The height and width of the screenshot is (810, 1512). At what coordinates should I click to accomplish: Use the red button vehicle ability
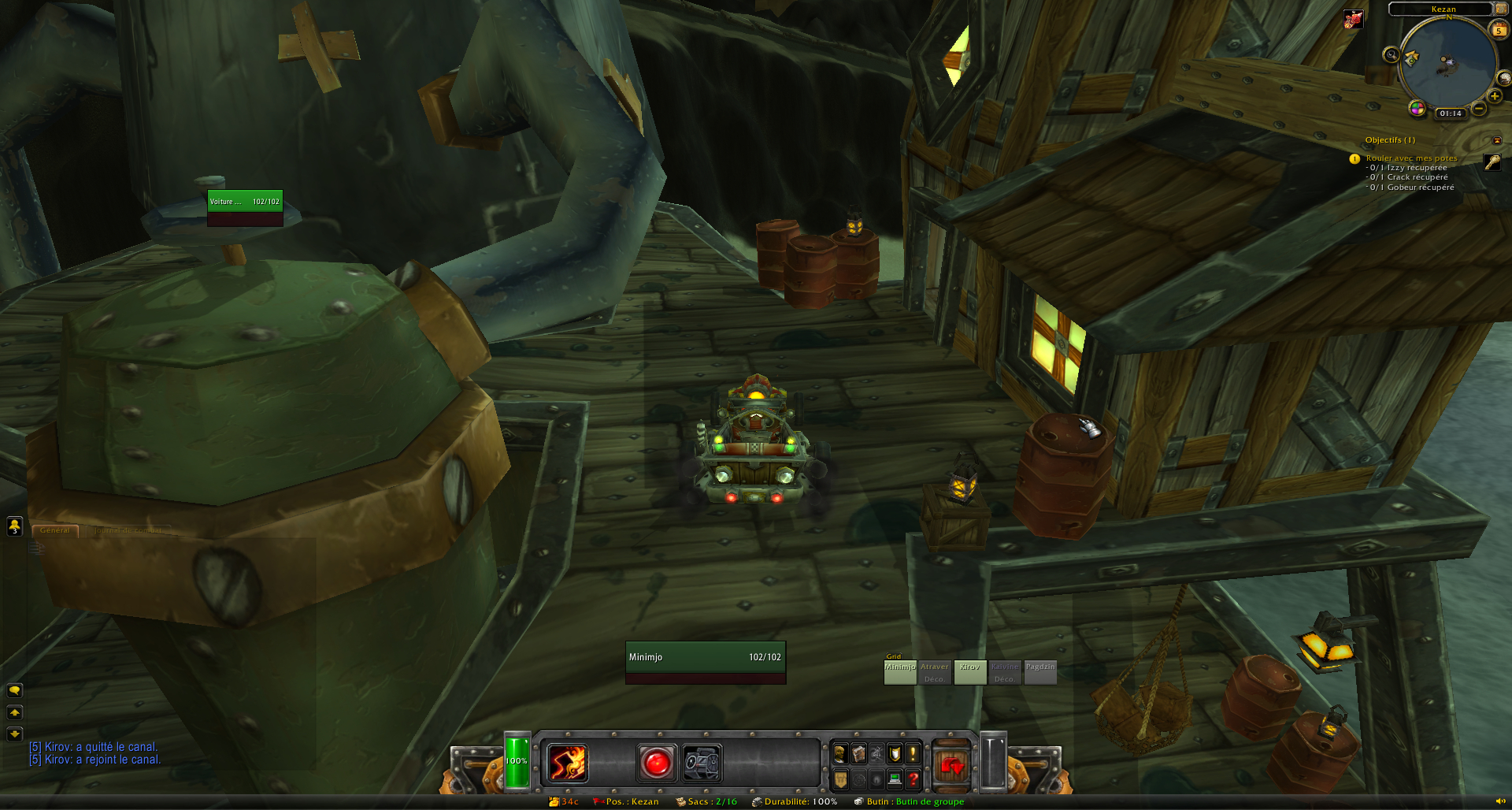[656, 763]
